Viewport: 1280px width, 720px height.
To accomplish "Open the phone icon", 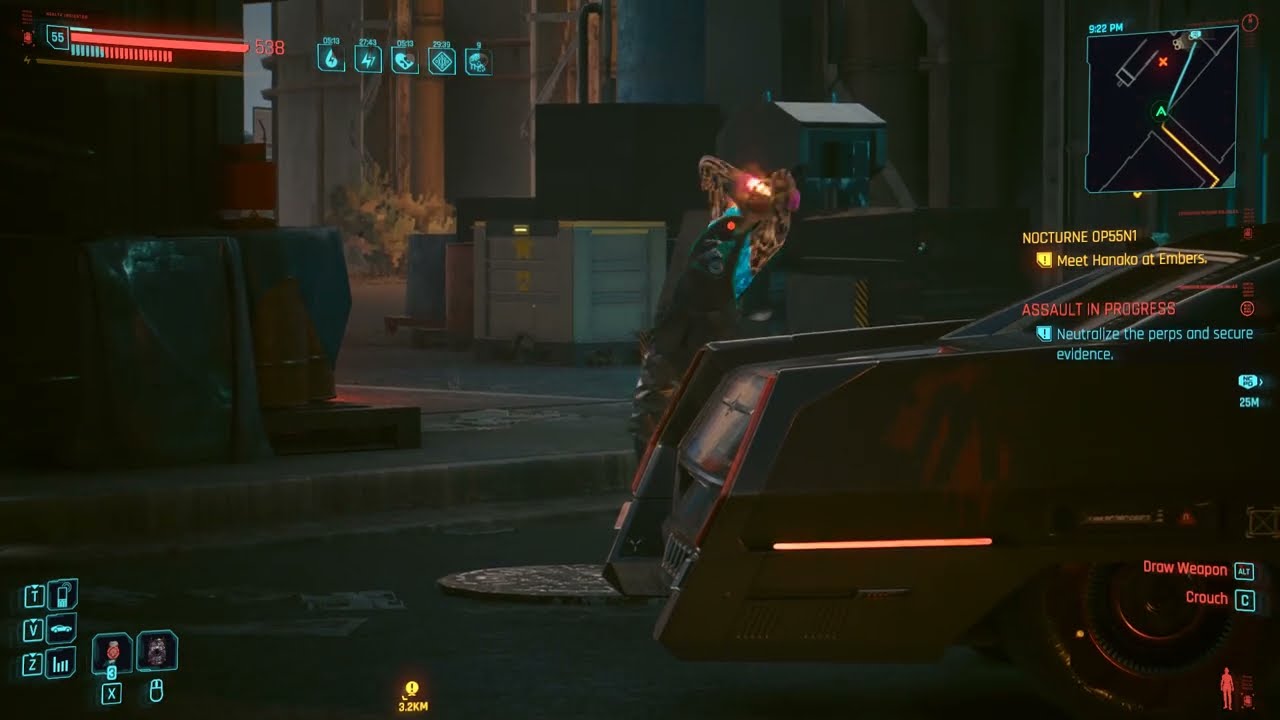I will click(62, 596).
